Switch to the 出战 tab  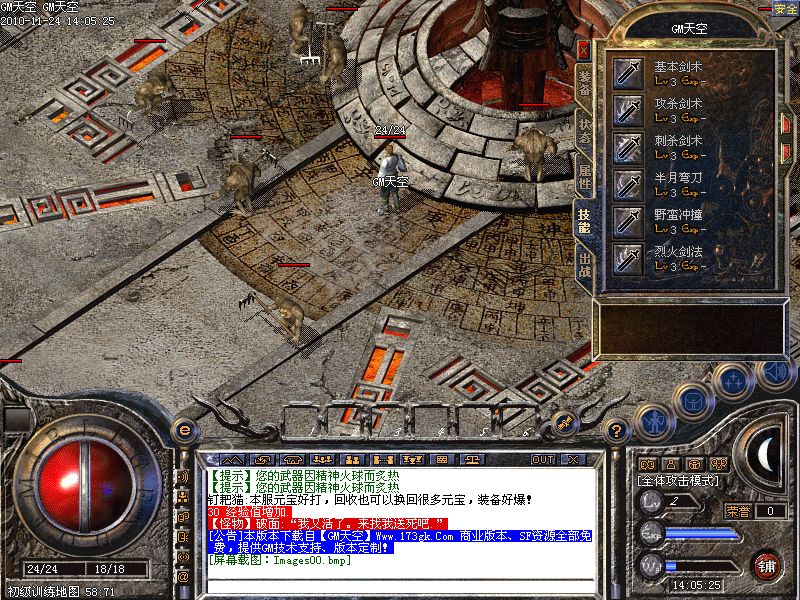coord(584,264)
